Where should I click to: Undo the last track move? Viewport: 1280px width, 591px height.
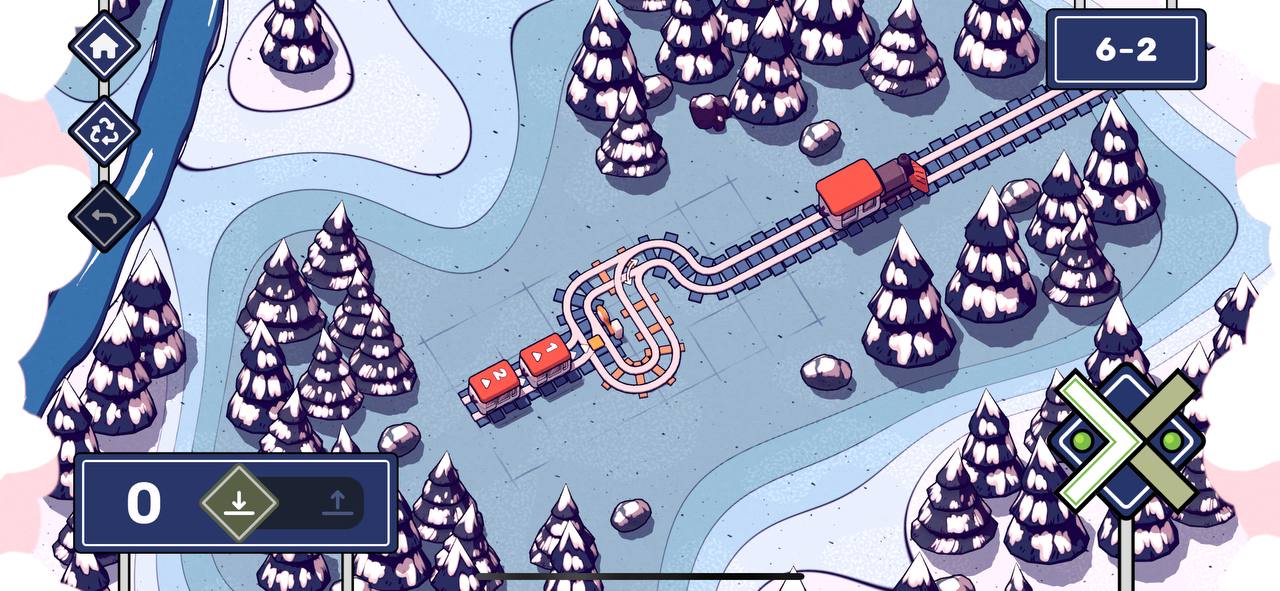pos(104,216)
